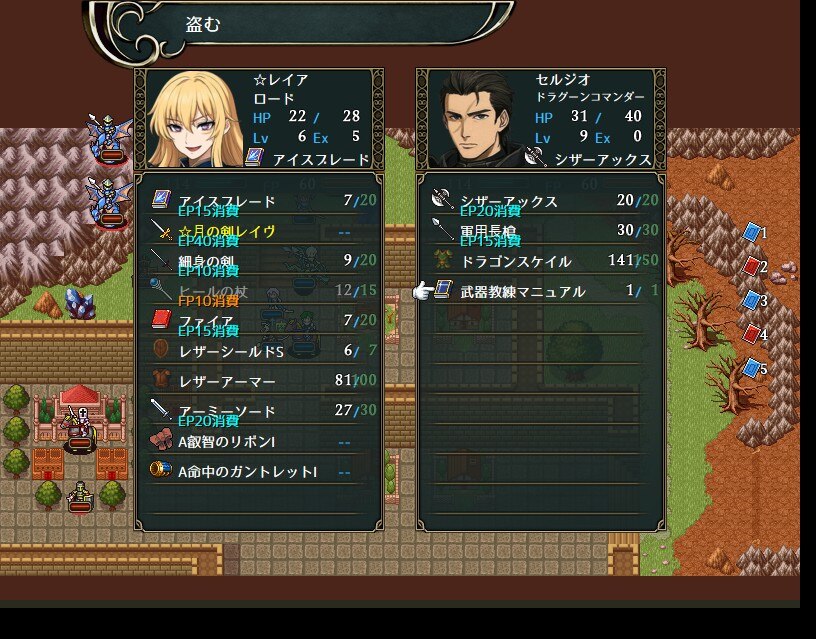
Task: Choose the ☆月の剣レイヴ sword entry
Action: point(227,231)
